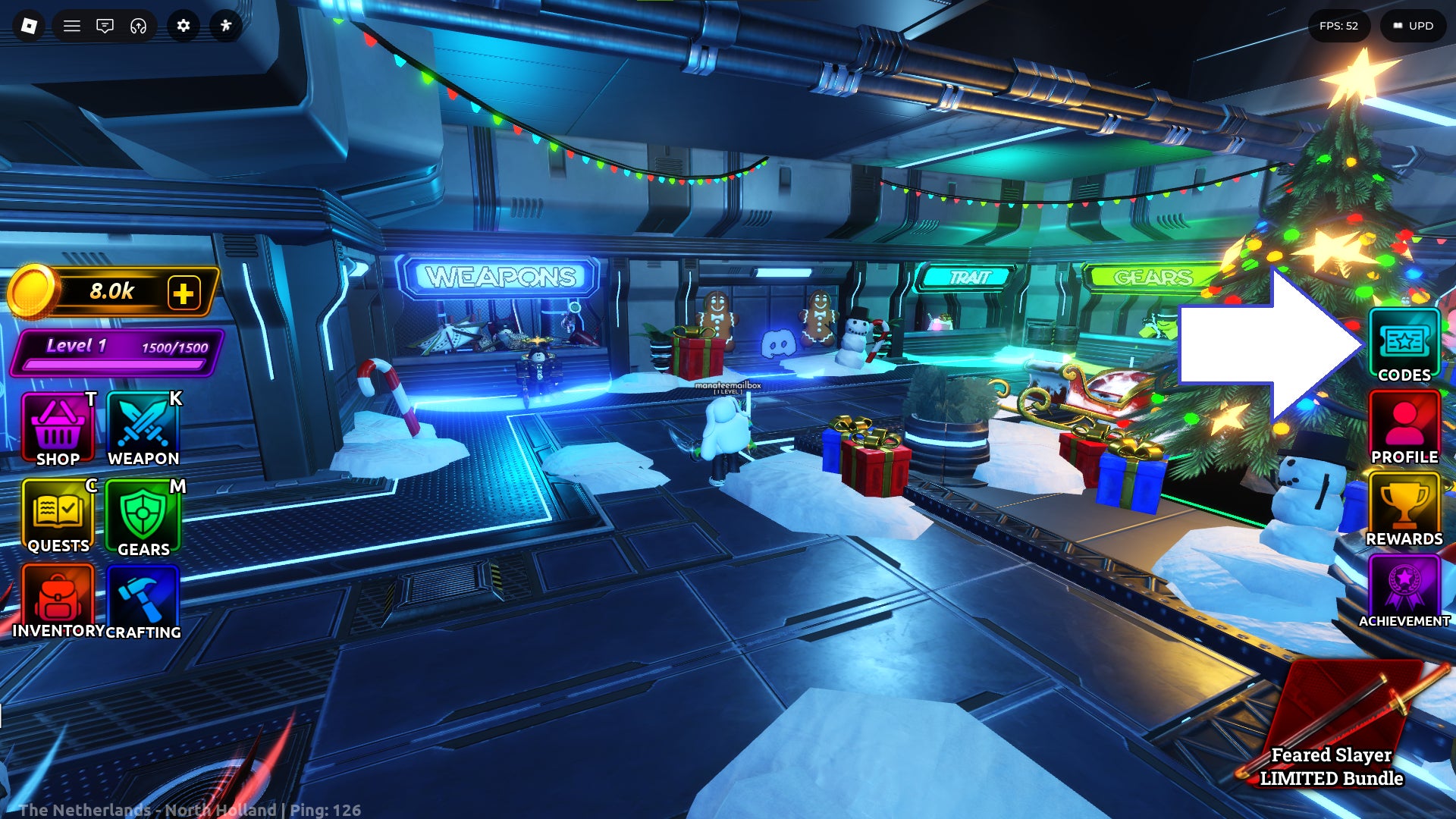Screen dimensions: 1456x819
Task: Click the running figure icon in top bar
Action: pyautogui.click(x=226, y=26)
